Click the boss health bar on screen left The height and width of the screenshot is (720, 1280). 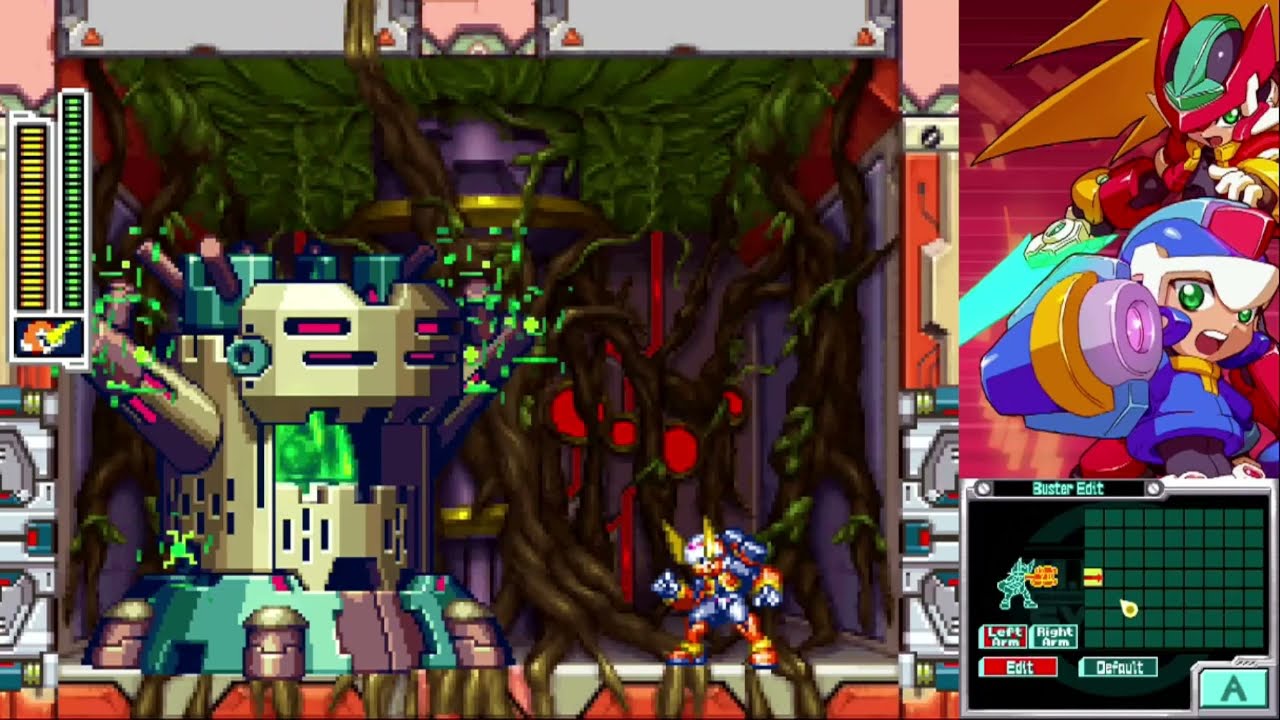pyautogui.click(x=70, y=200)
